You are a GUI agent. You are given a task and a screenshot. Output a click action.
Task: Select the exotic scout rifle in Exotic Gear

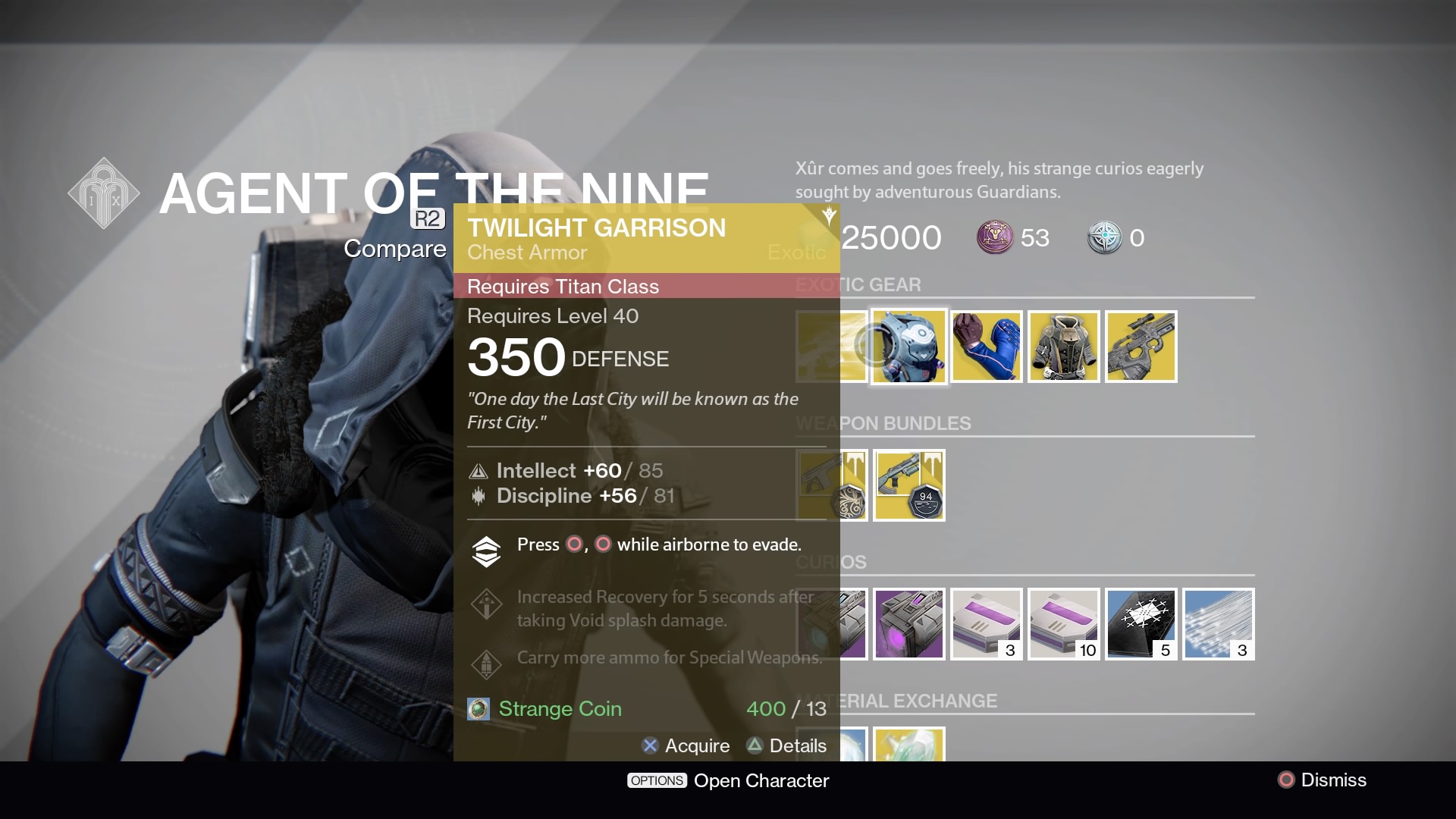pos(1141,347)
